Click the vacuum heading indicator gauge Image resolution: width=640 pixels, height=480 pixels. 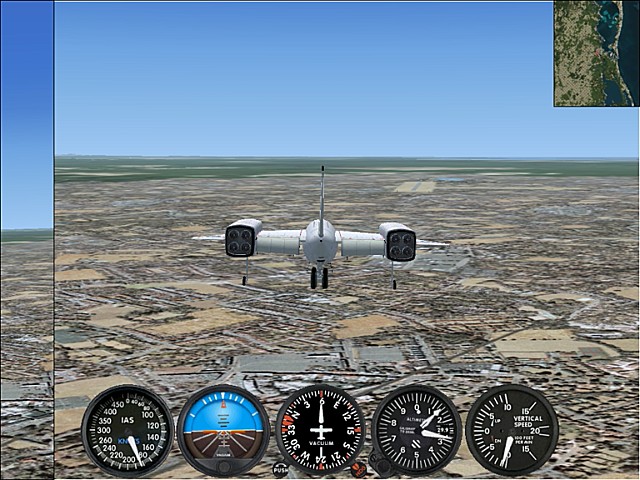pos(320,430)
